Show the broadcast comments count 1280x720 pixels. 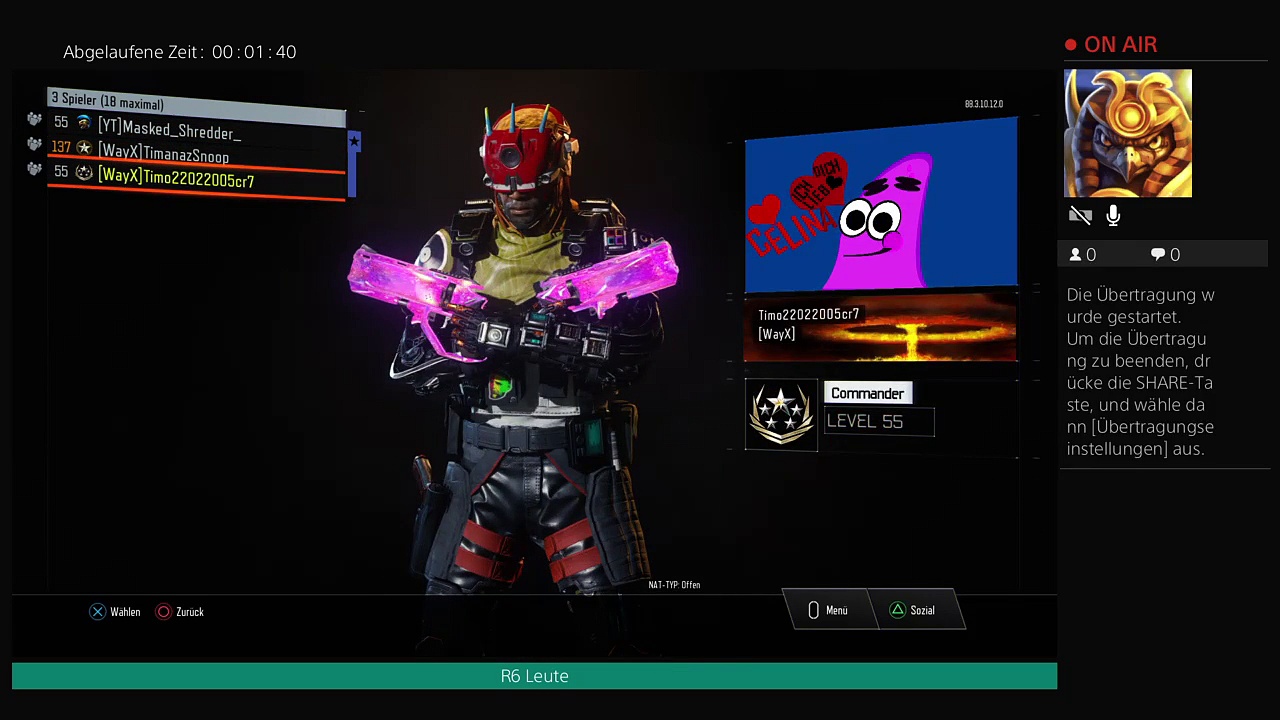(1165, 255)
